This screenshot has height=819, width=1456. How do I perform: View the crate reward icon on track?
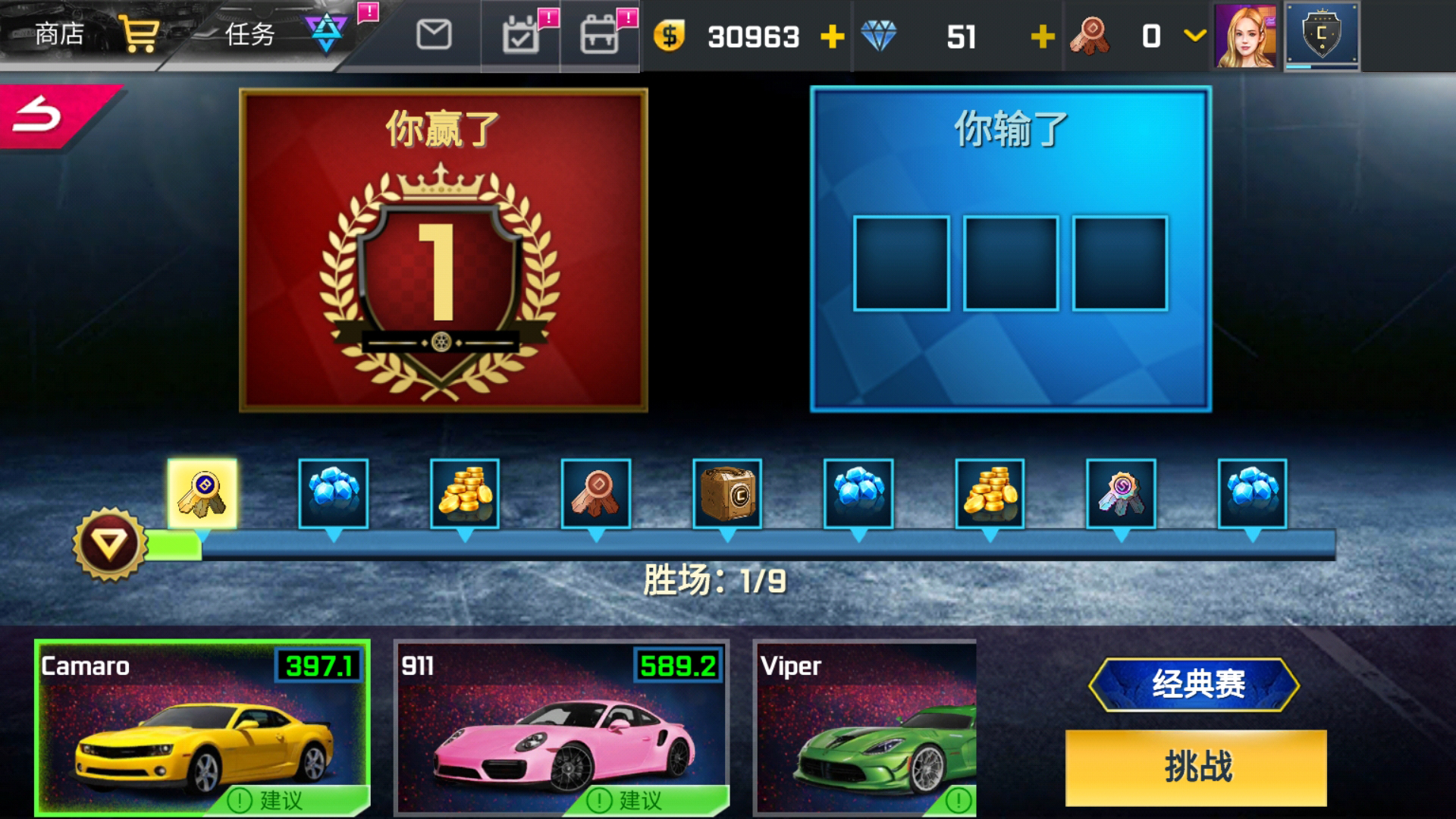pyautogui.click(x=726, y=493)
